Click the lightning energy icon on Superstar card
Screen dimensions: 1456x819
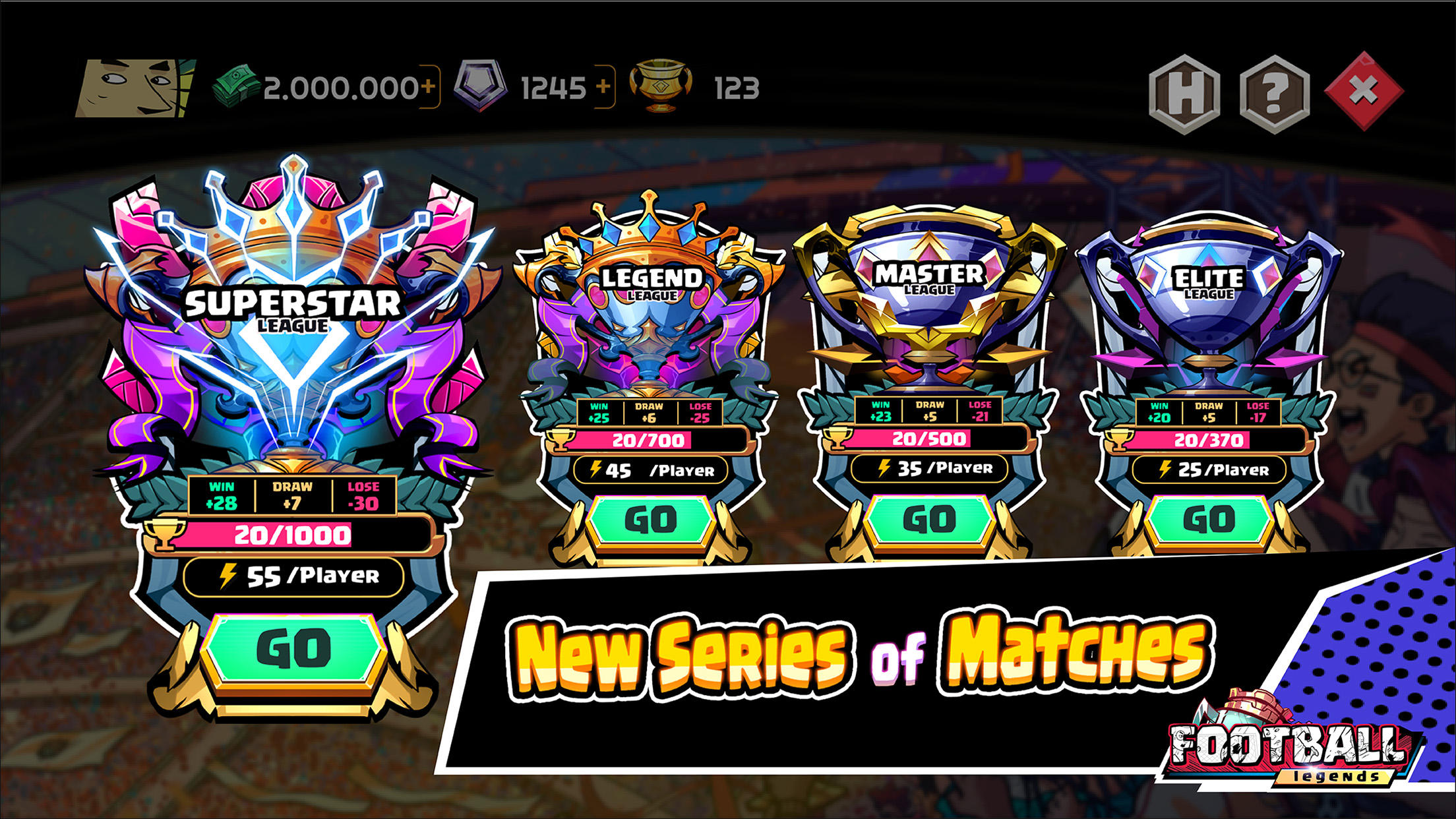pos(227,575)
